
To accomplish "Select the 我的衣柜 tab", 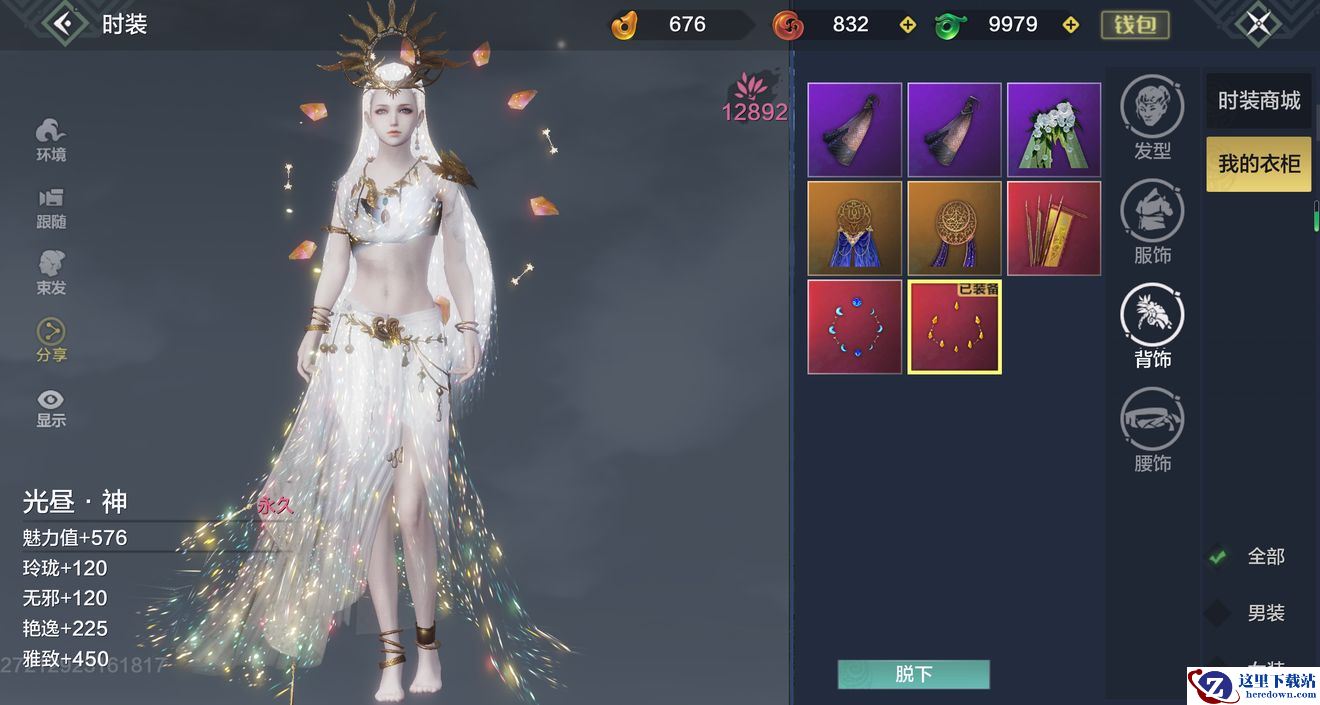I will (1258, 164).
